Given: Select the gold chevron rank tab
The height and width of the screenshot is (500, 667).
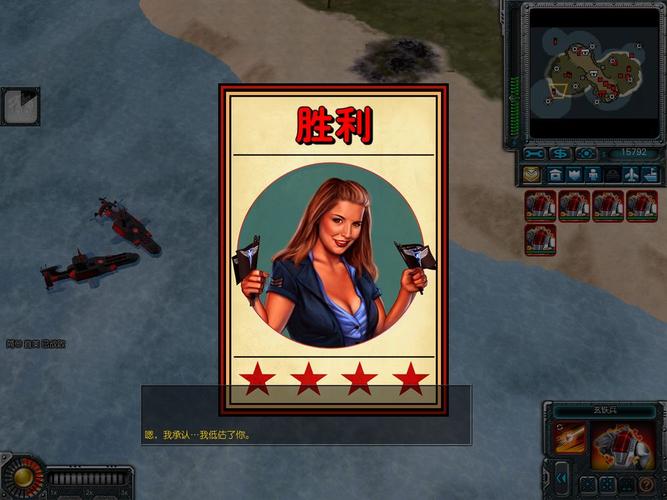Looking at the screenshot, I should coord(532,174).
